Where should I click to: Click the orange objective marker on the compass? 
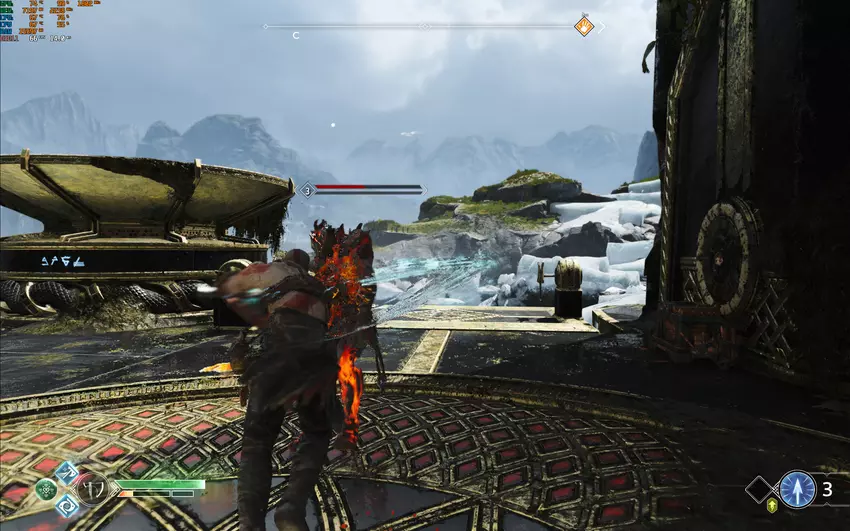tap(584, 26)
